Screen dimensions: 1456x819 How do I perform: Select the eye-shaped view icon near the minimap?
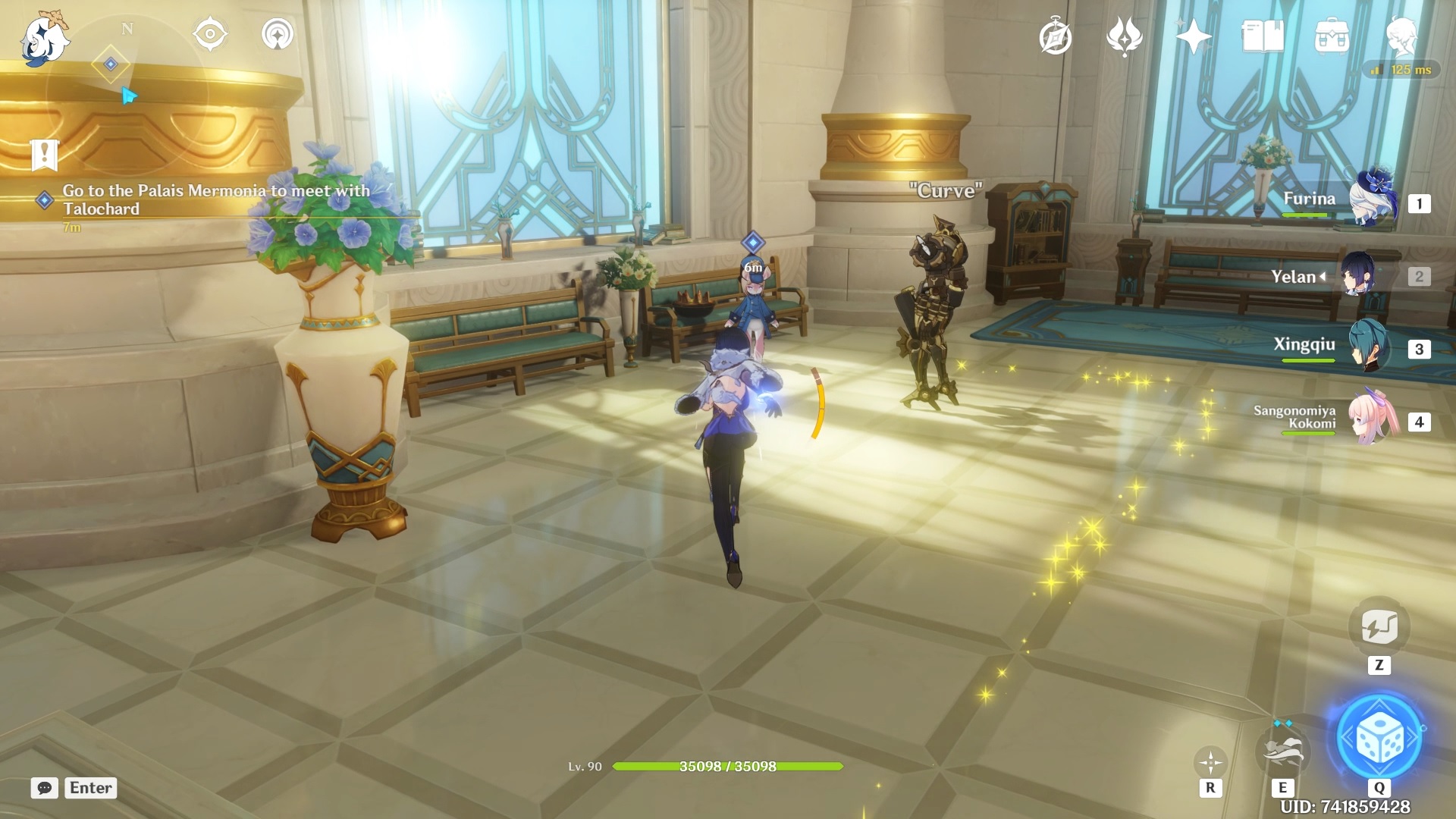[x=210, y=33]
